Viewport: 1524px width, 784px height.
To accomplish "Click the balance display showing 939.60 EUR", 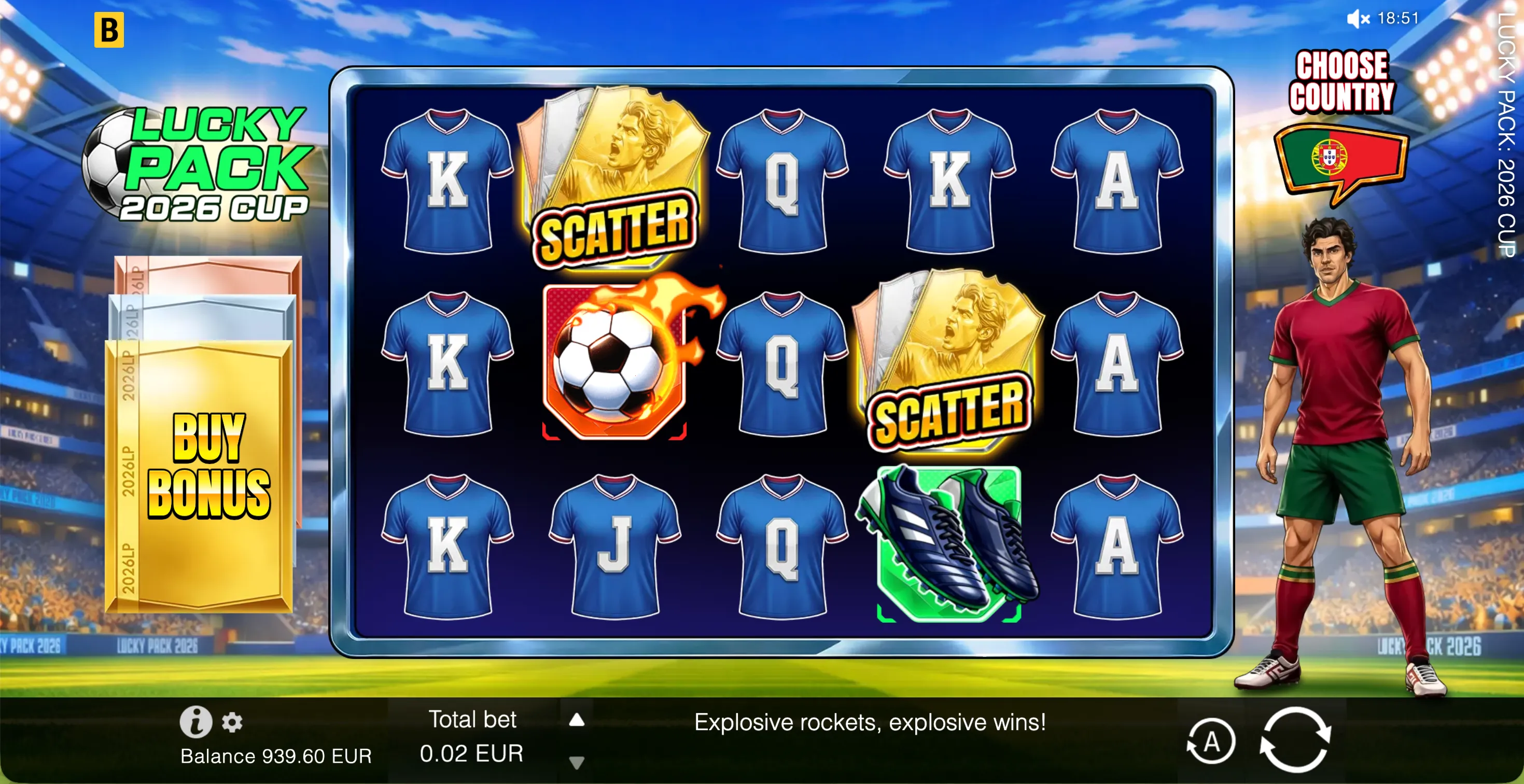I will (x=276, y=755).
